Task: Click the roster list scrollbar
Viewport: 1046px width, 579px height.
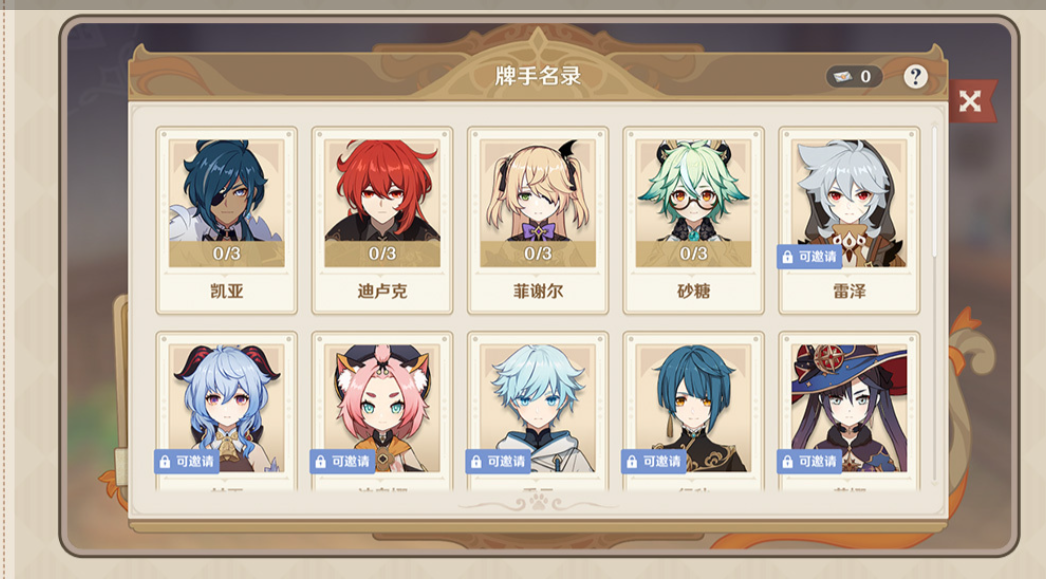Action: coord(935,190)
